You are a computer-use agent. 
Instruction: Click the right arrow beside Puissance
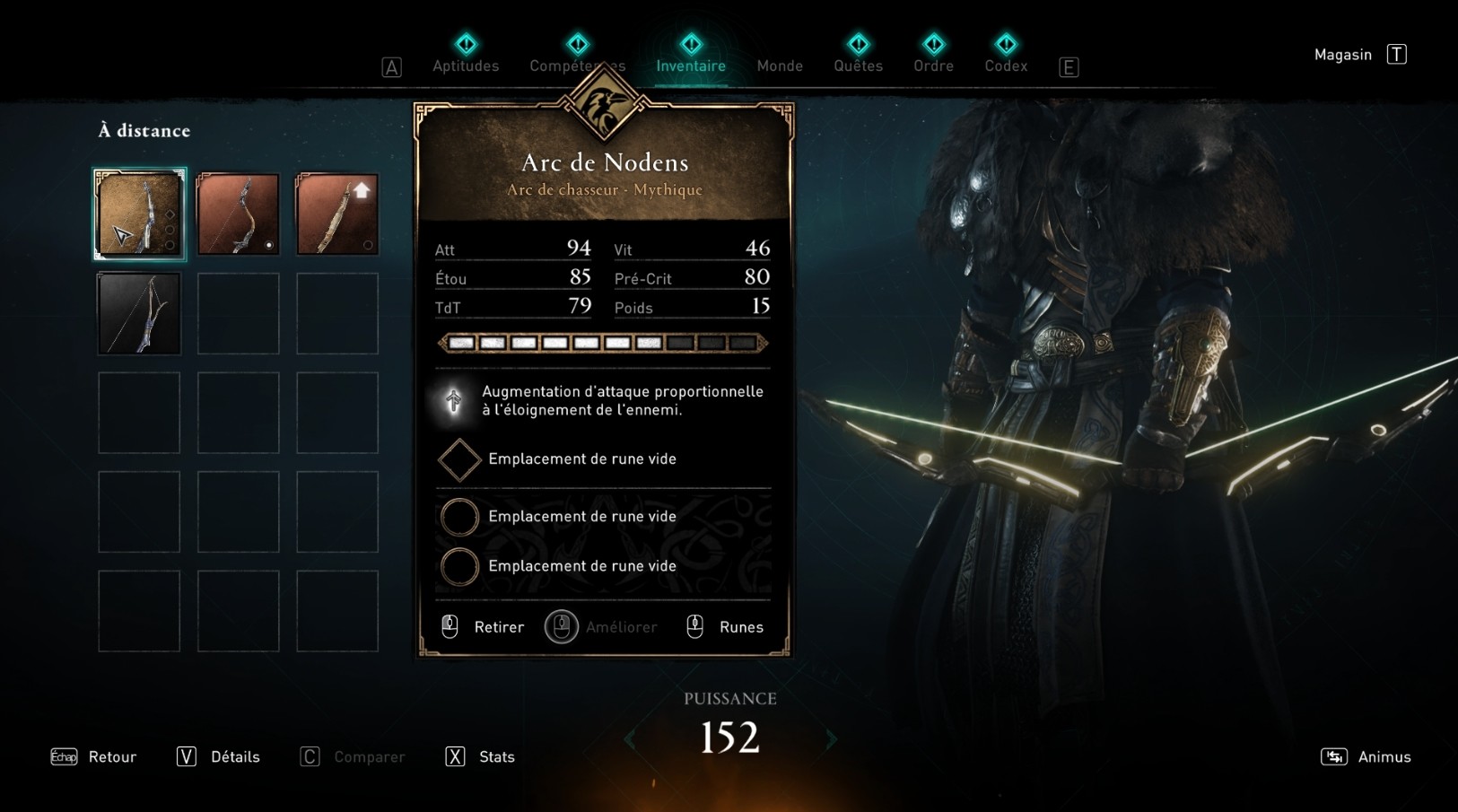pos(832,739)
